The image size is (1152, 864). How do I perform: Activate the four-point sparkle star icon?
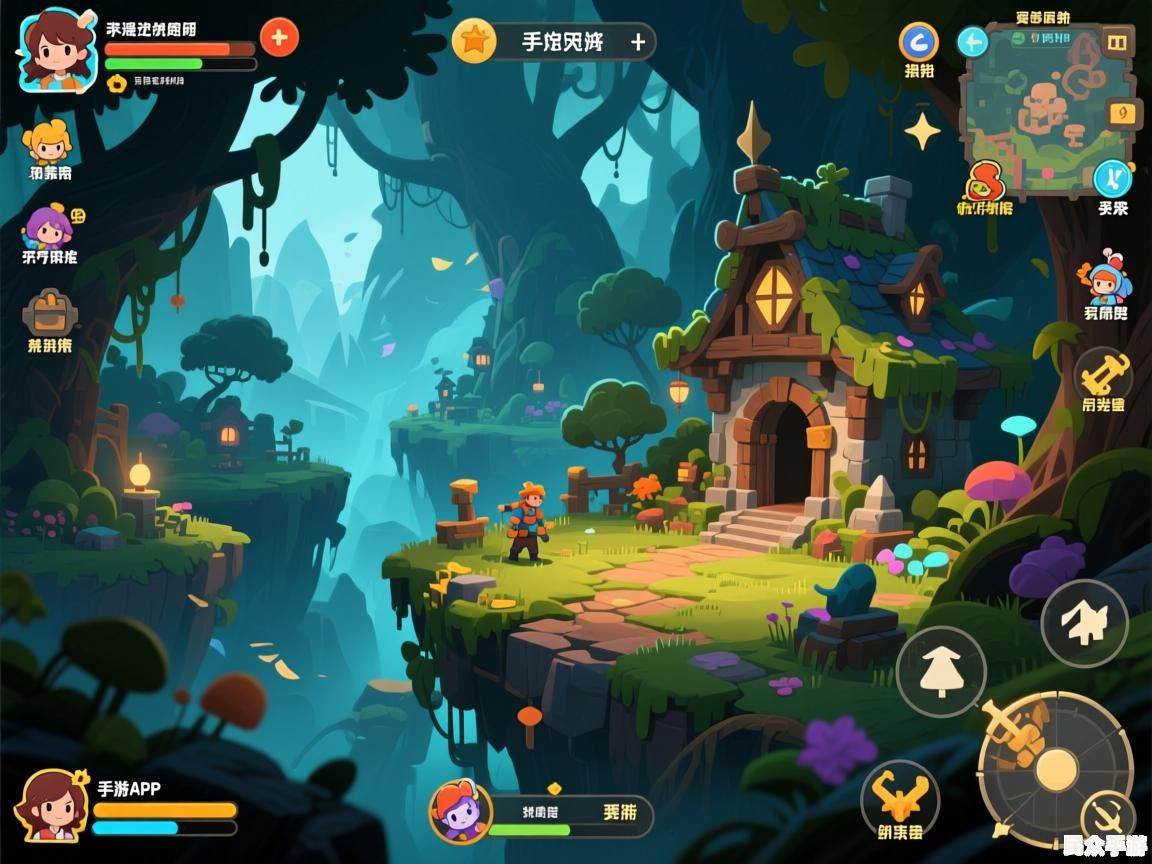pos(922,131)
